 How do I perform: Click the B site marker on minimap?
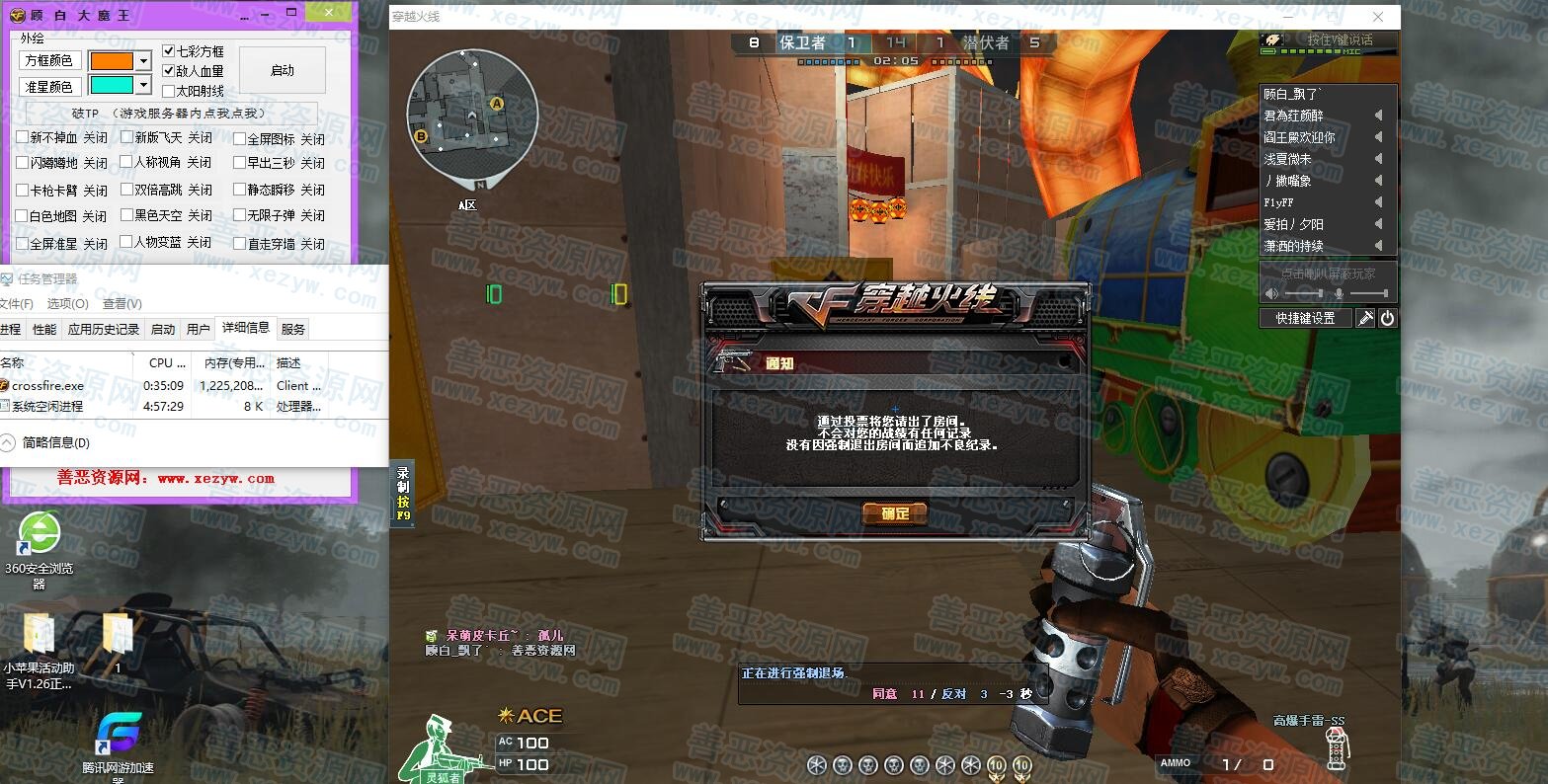pyautogui.click(x=422, y=136)
